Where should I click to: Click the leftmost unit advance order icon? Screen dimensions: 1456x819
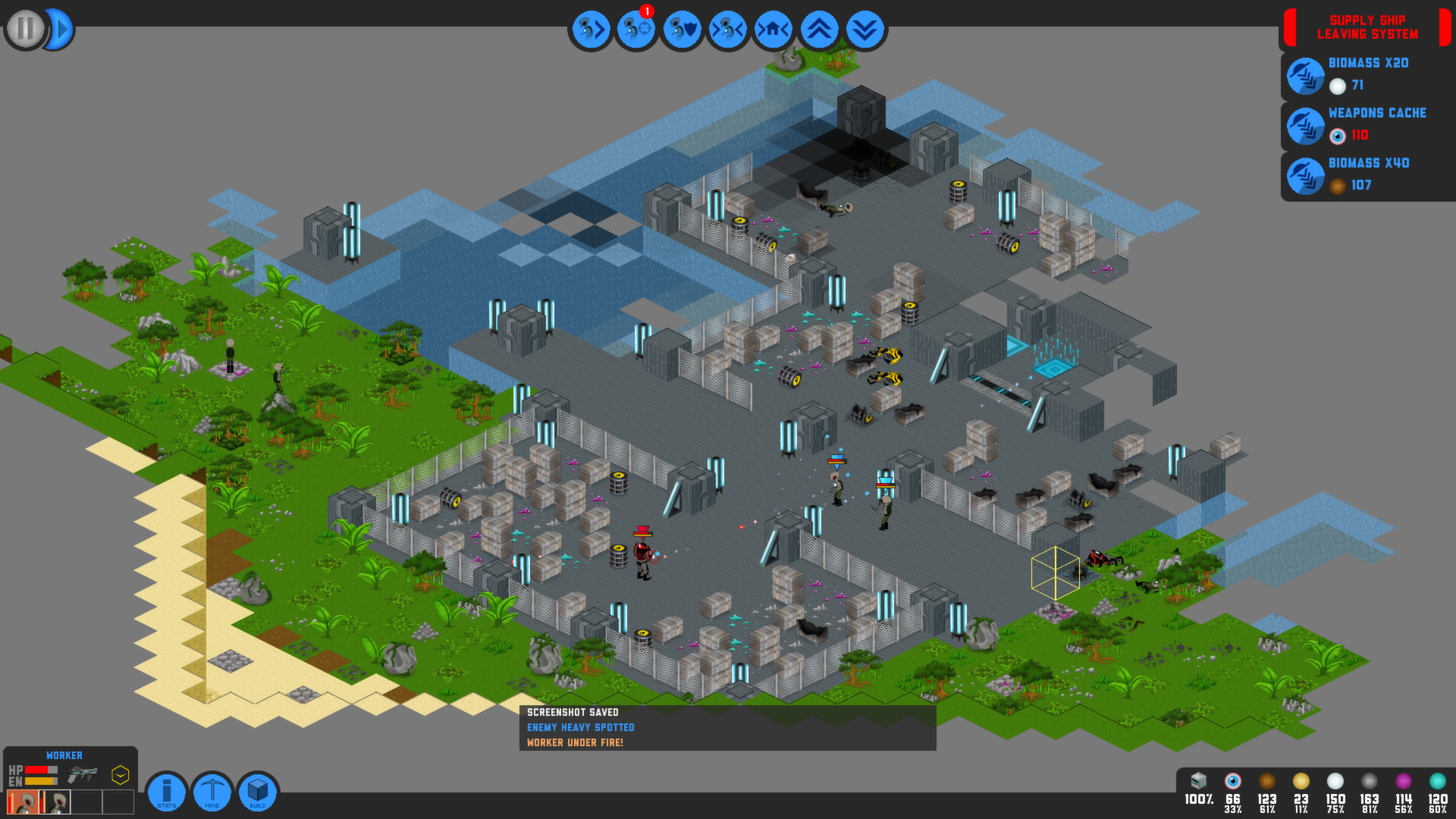(591, 29)
